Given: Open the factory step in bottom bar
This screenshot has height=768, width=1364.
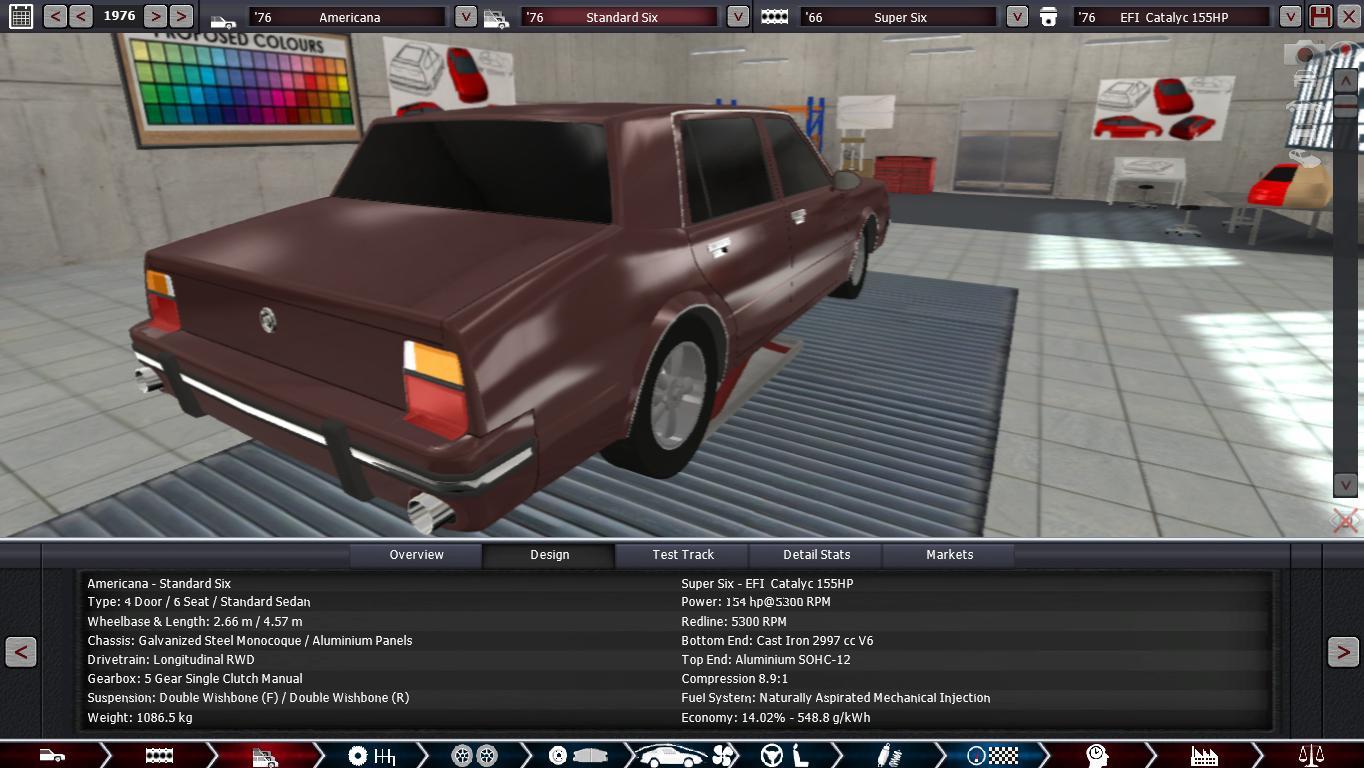Looking at the screenshot, I should [1204, 756].
